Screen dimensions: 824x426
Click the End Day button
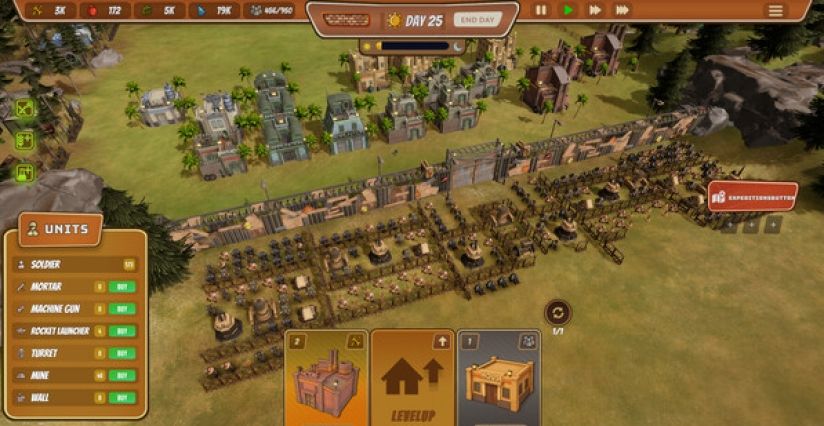pos(478,19)
